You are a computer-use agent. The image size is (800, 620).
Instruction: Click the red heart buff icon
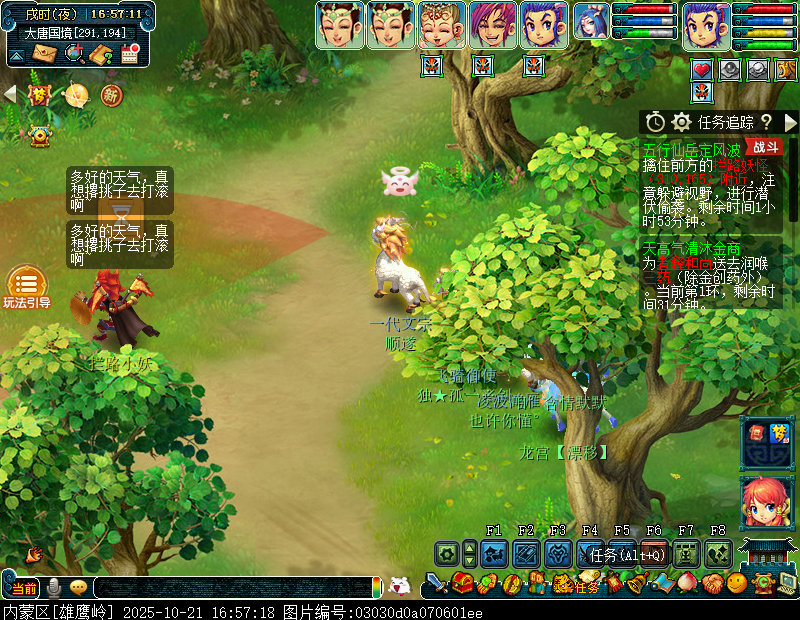pyautogui.click(x=702, y=70)
